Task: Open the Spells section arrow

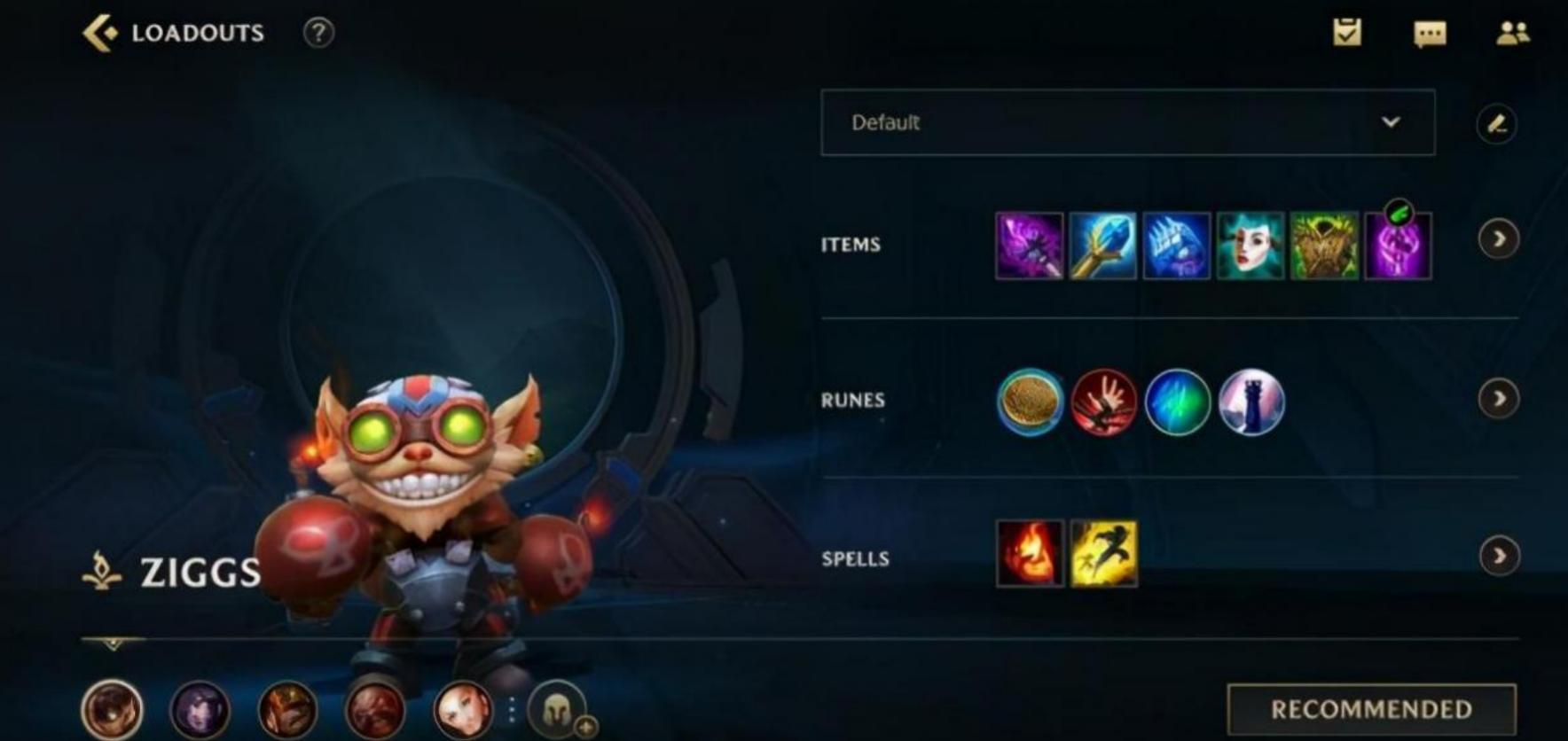Action: pos(1498,556)
